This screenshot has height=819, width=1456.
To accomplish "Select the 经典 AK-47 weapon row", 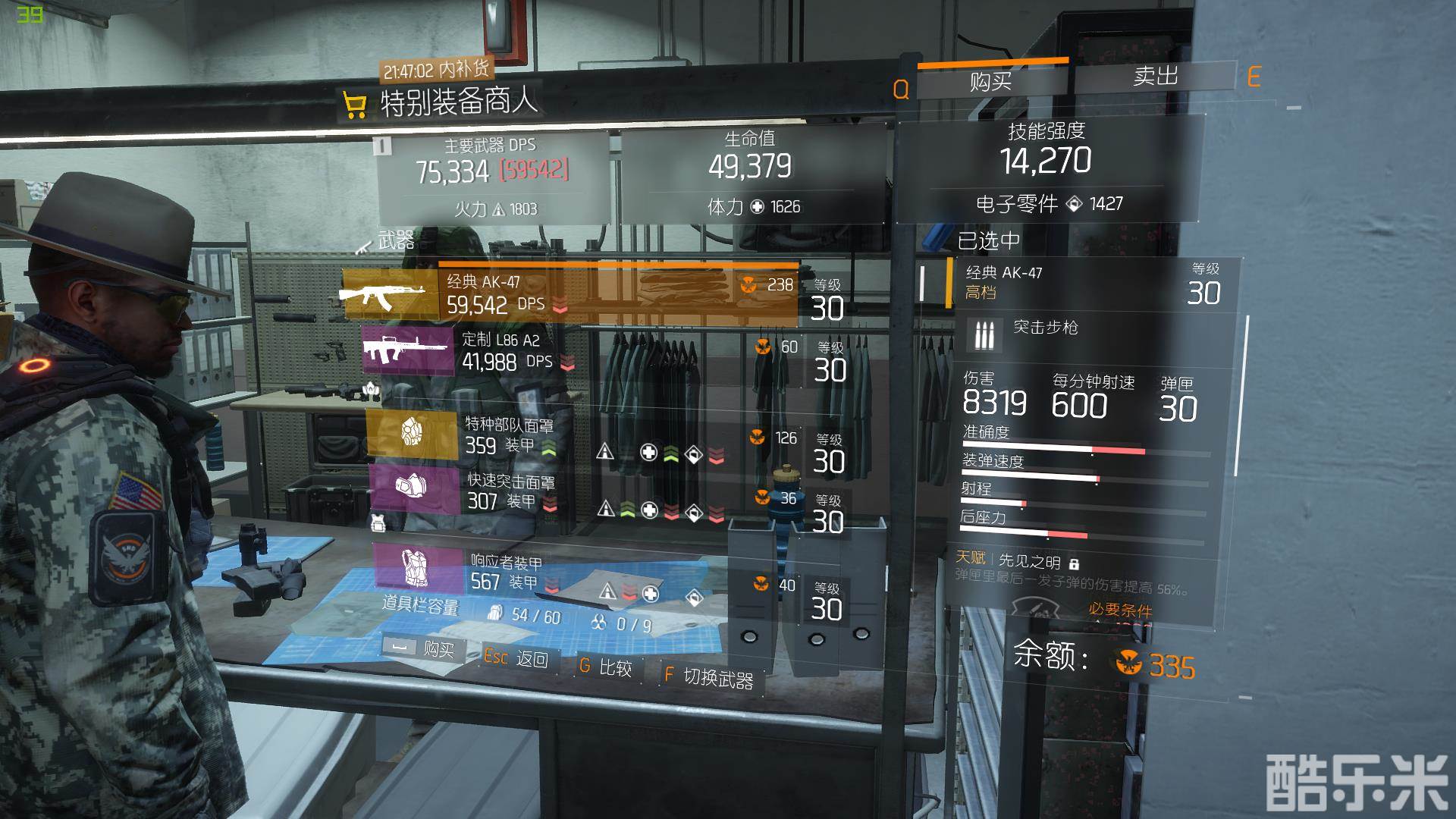I will click(x=569, y=293).
